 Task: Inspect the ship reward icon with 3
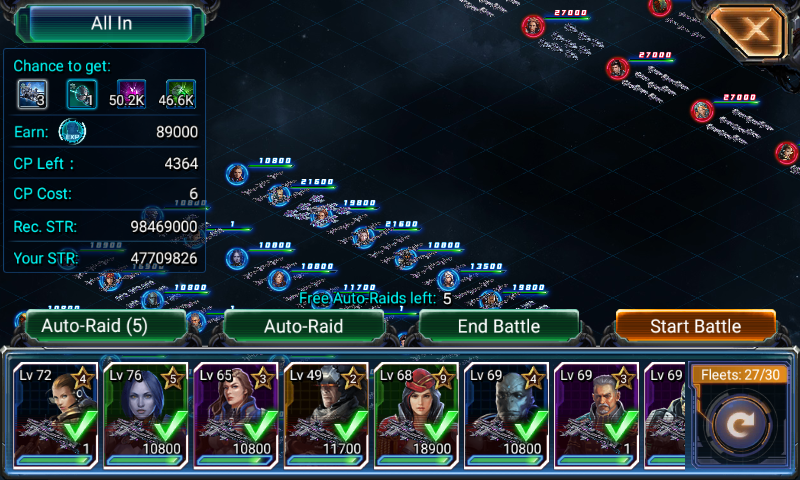click(x=33, y=94)
